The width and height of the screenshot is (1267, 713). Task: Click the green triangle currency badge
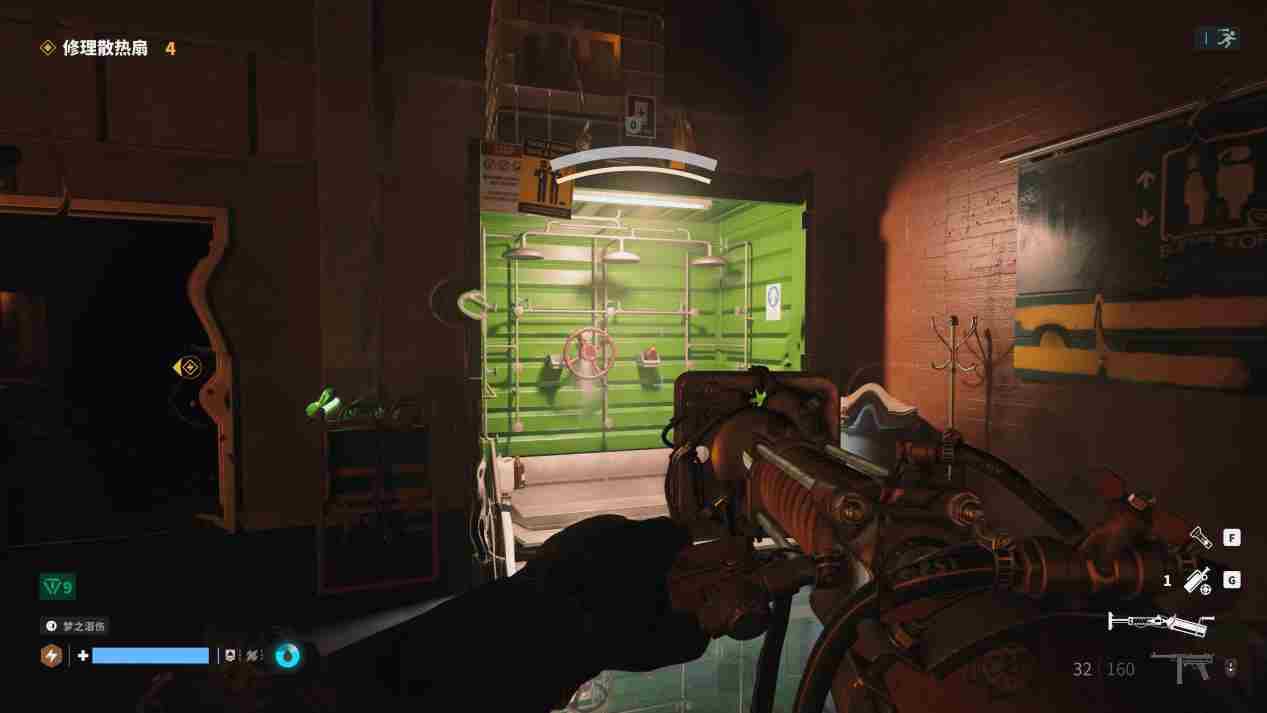(x=57, y=587)
